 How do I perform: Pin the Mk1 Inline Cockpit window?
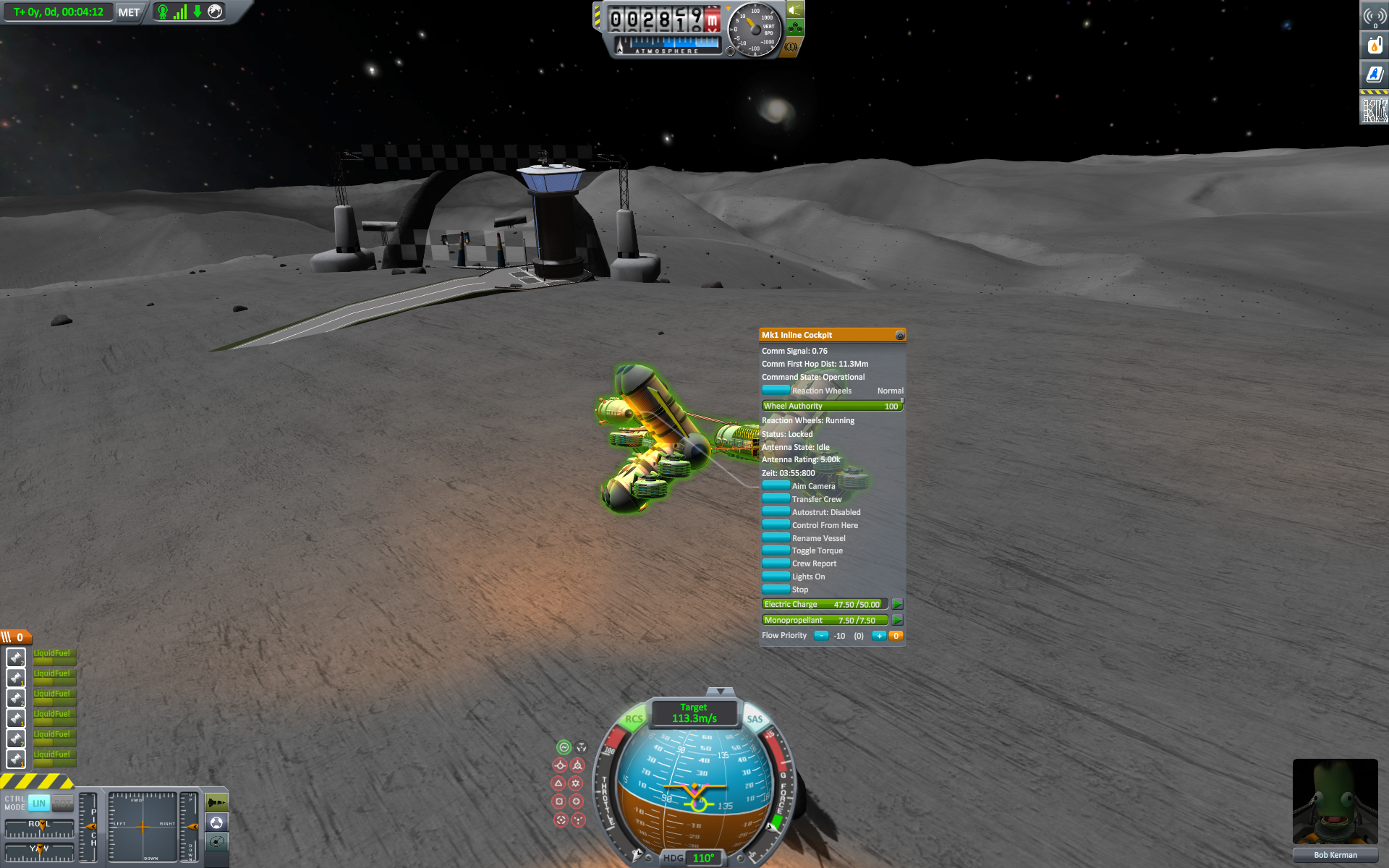pos(900,336)
